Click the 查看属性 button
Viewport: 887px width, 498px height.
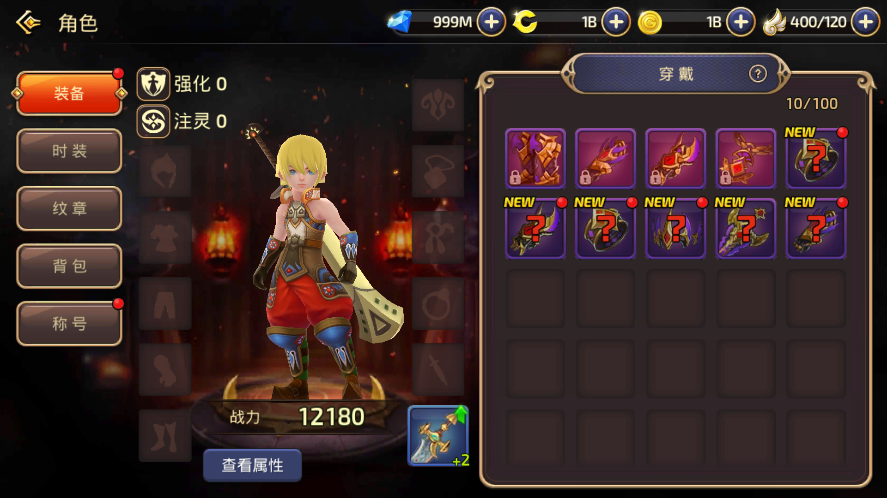(x=252, y=465)
